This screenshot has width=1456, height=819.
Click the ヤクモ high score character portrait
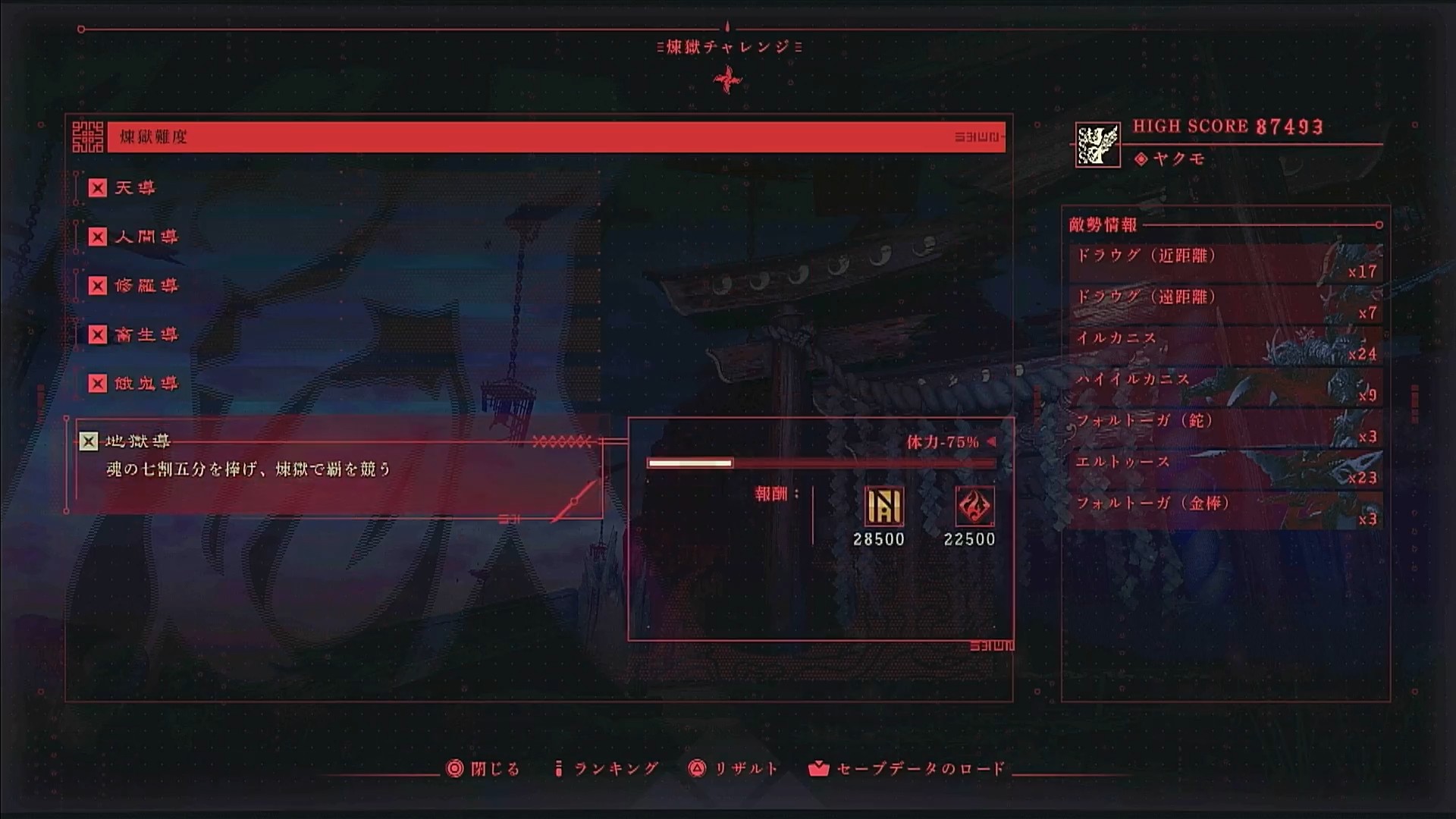click(1097, 146)
